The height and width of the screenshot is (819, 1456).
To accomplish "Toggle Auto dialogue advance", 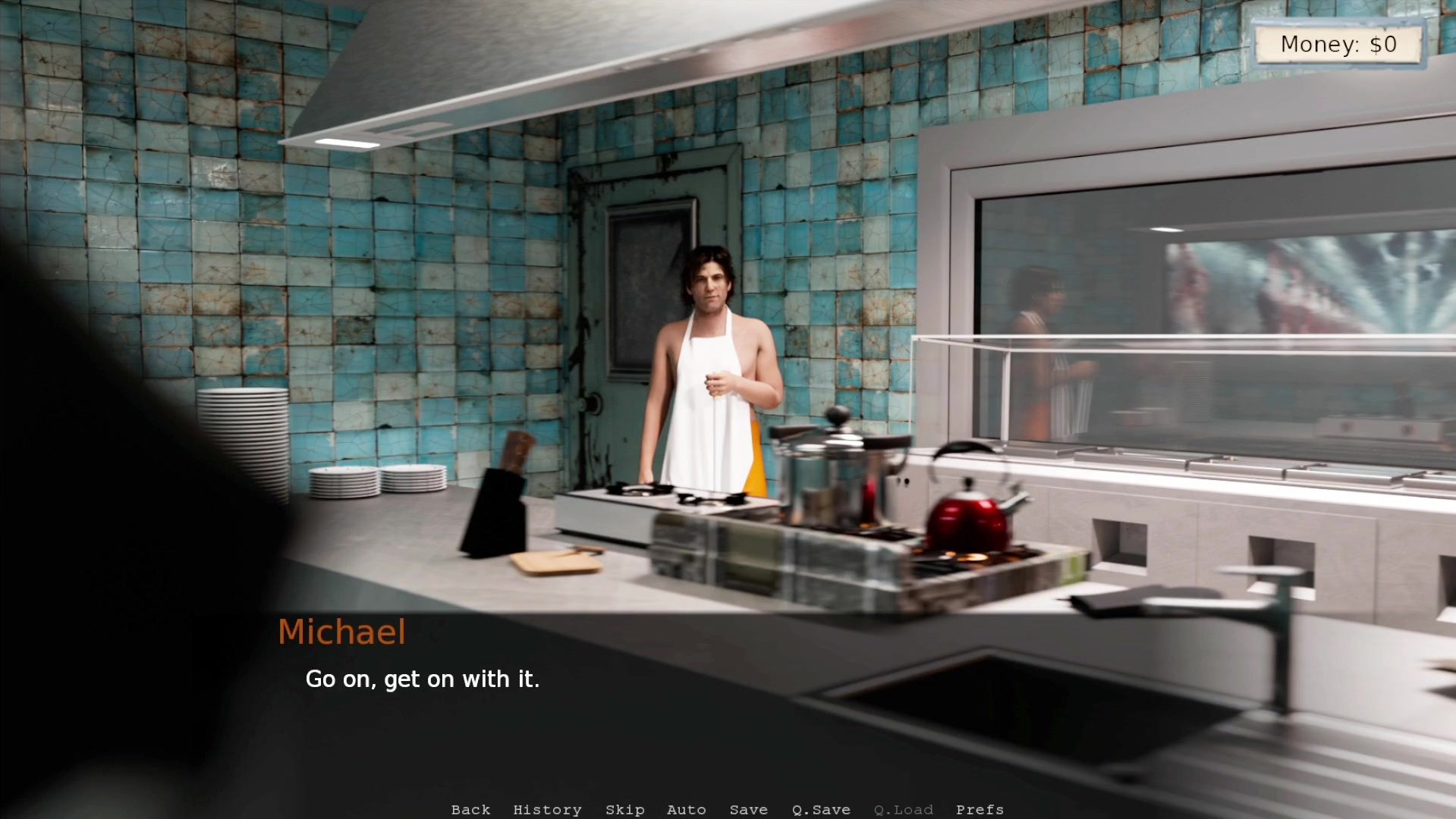I will click(686, 810).
